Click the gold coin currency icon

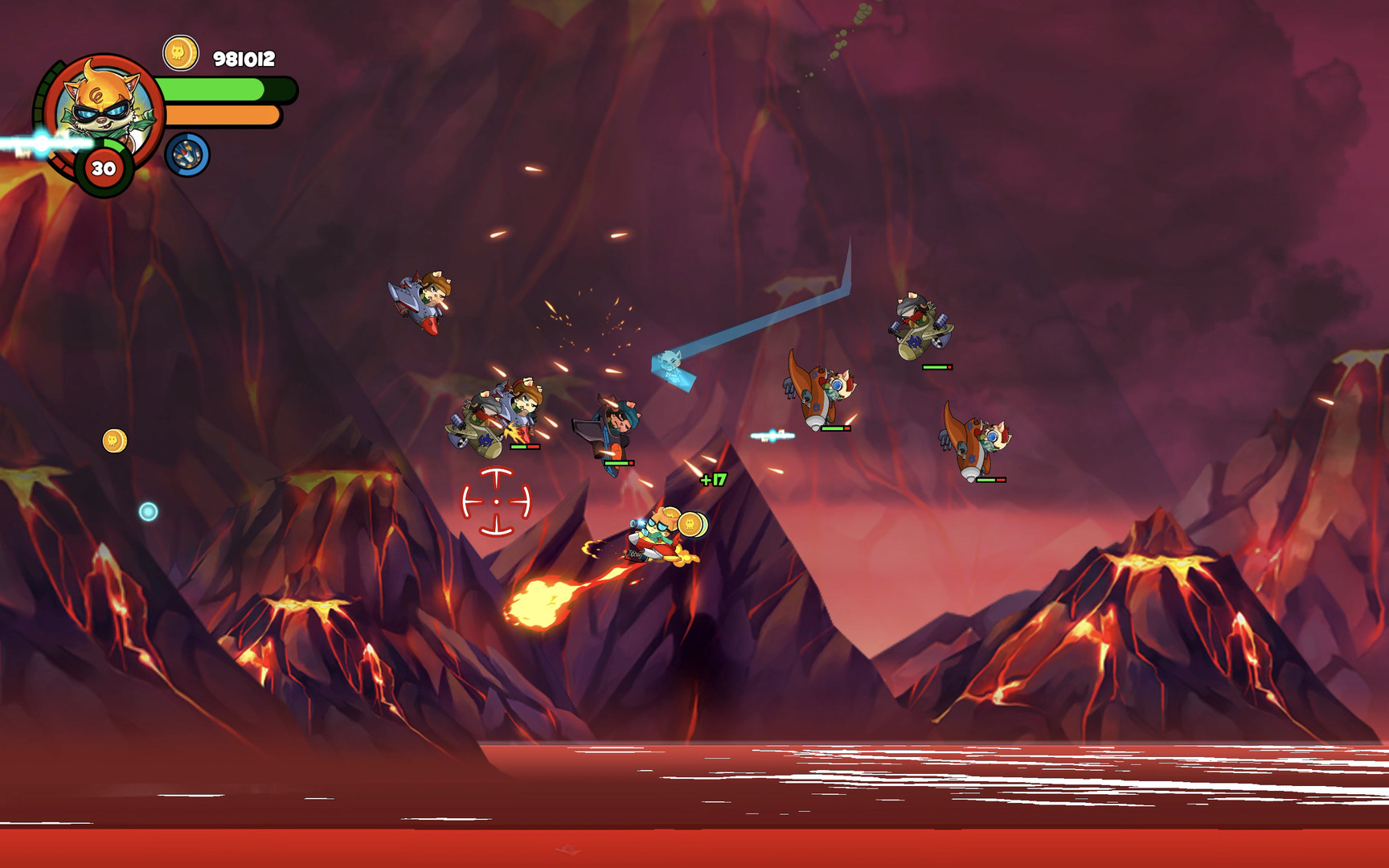pyautogui.click(x=180, y=54)
